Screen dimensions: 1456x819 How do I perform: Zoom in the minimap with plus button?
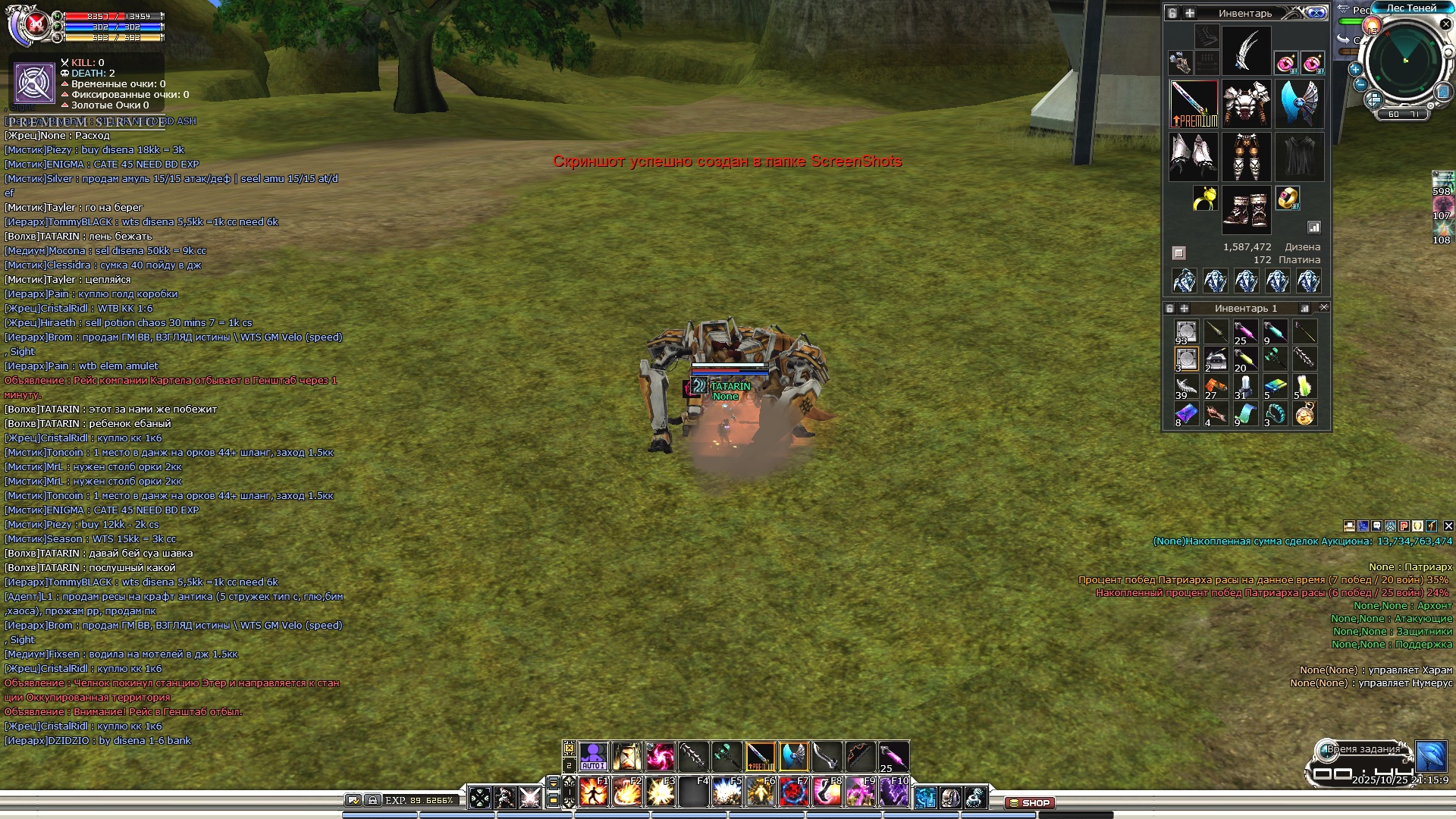[x=1355, y=69]
